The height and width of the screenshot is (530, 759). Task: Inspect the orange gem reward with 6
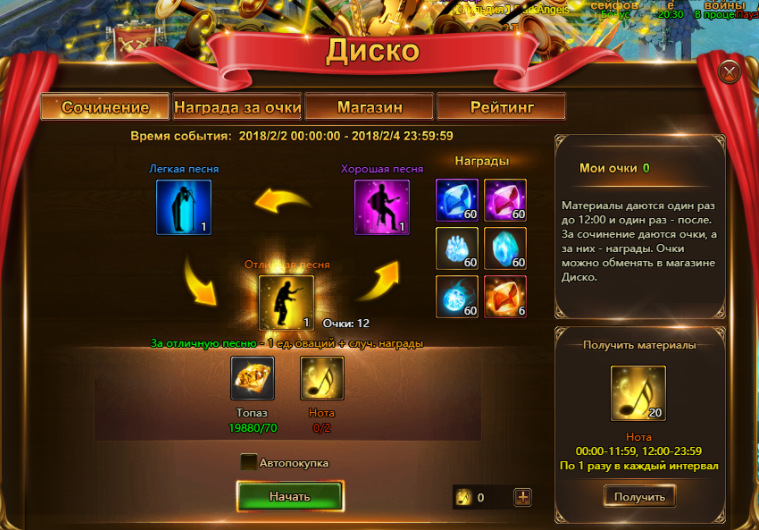(505, 296)
